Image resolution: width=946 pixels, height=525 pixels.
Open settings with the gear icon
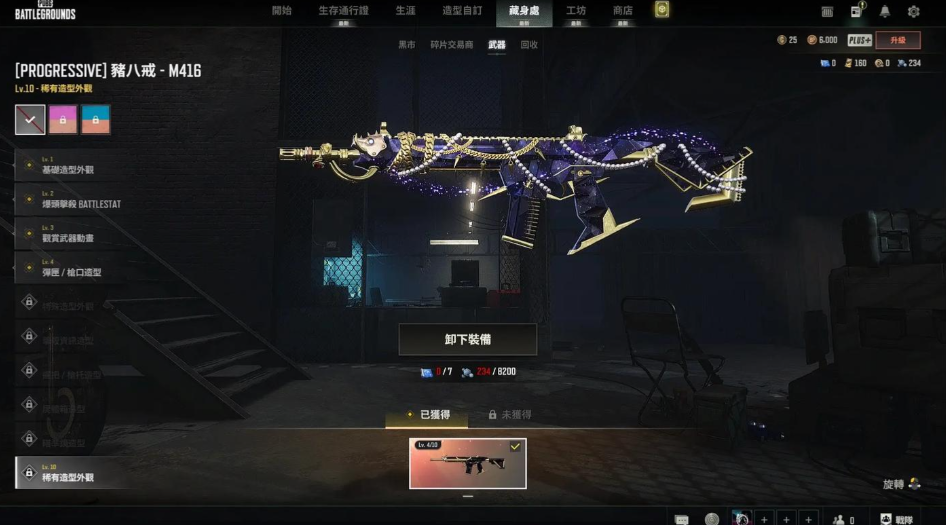[x=913, y=12]
